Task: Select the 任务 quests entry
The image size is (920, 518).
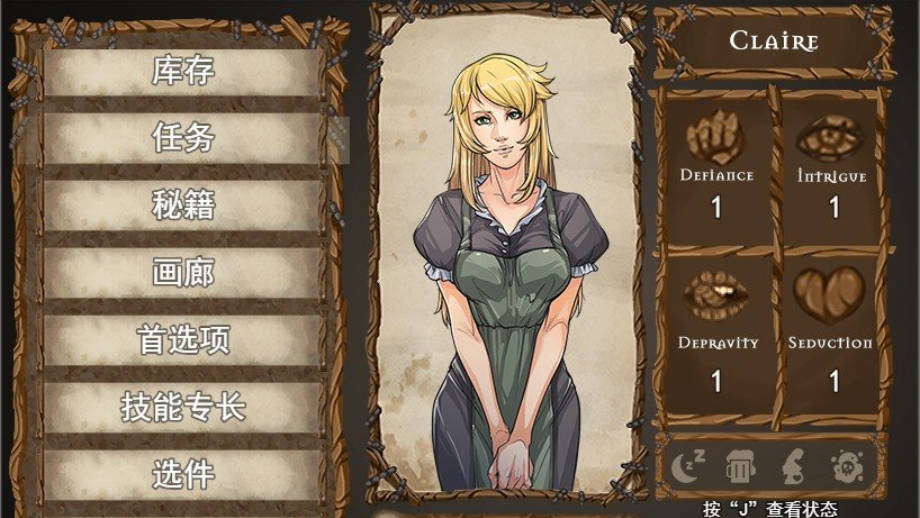Action: tap(183, 137)
